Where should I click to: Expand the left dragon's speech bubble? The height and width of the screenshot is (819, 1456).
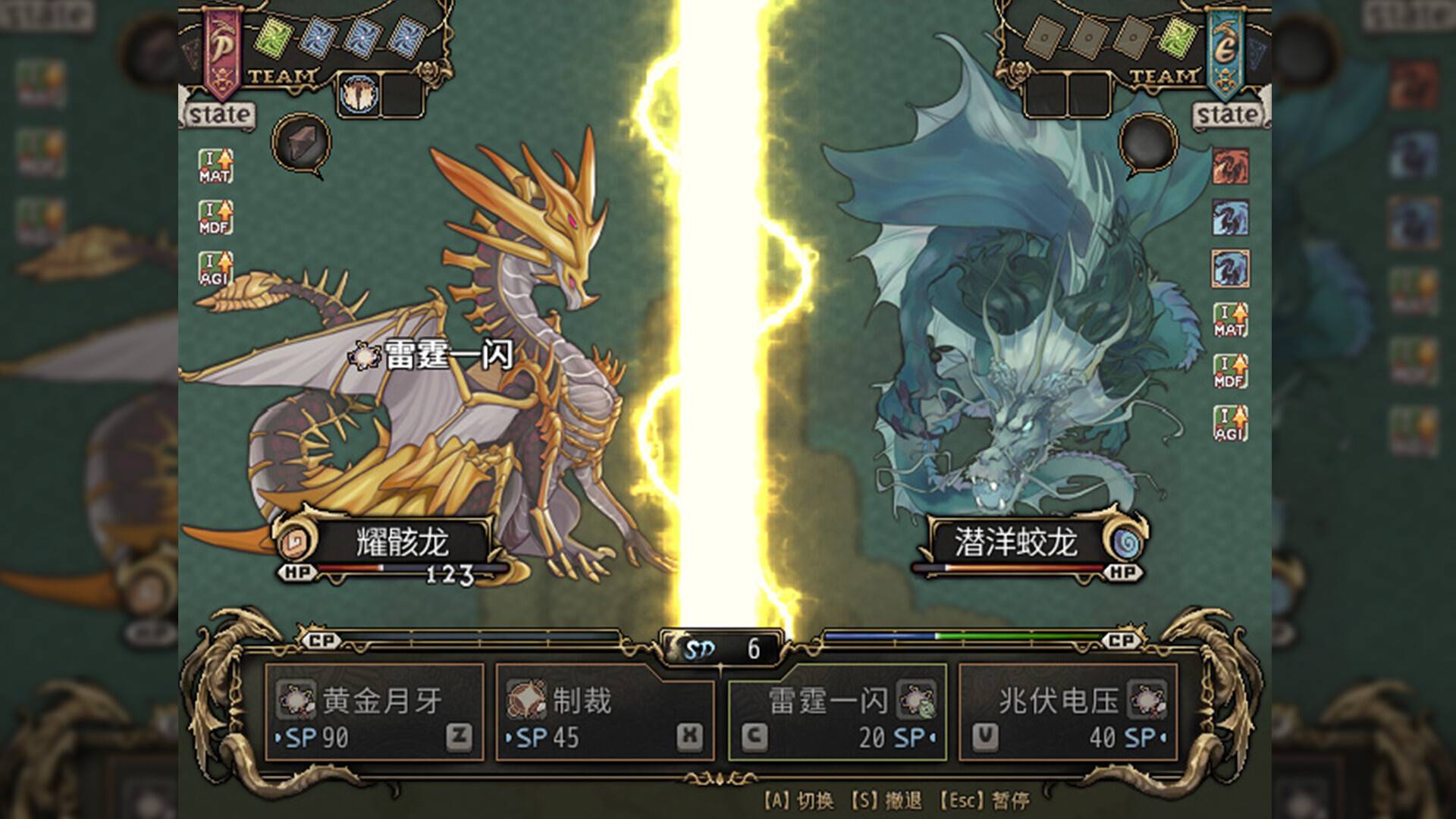[300, 140]
